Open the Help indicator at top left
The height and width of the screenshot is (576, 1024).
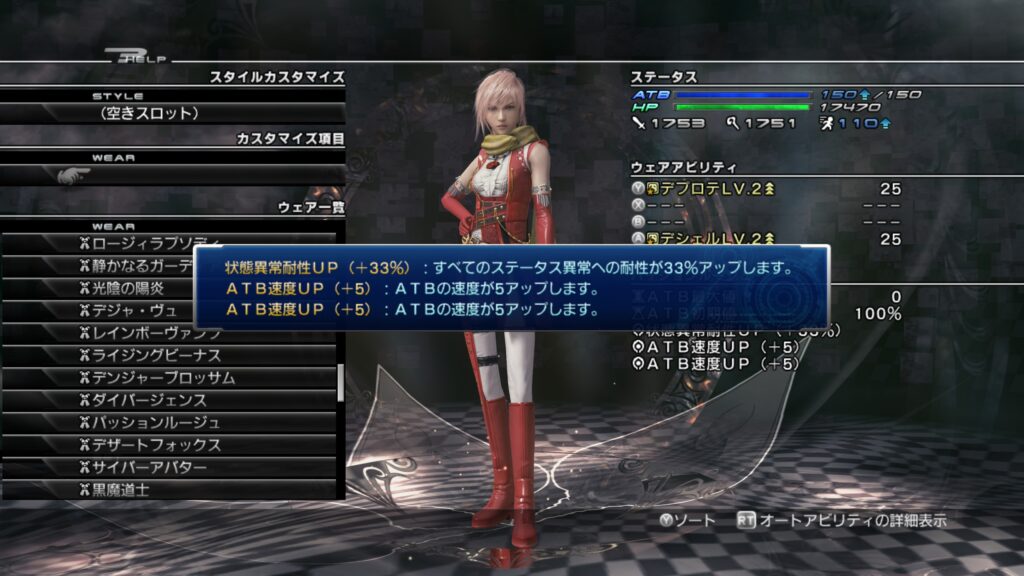(134, 57)
